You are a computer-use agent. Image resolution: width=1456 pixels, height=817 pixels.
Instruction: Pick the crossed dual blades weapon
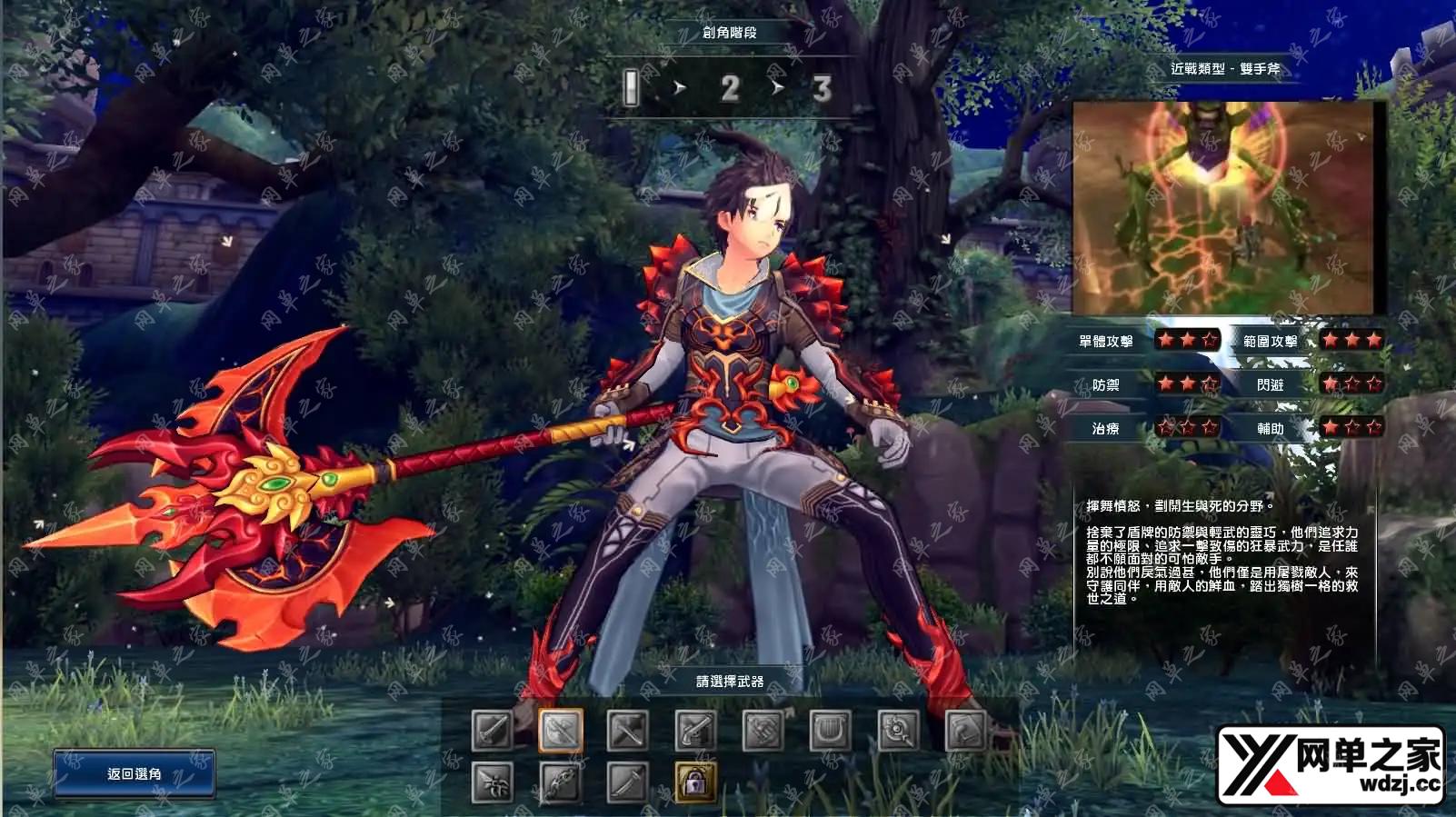tap(628, 730)
